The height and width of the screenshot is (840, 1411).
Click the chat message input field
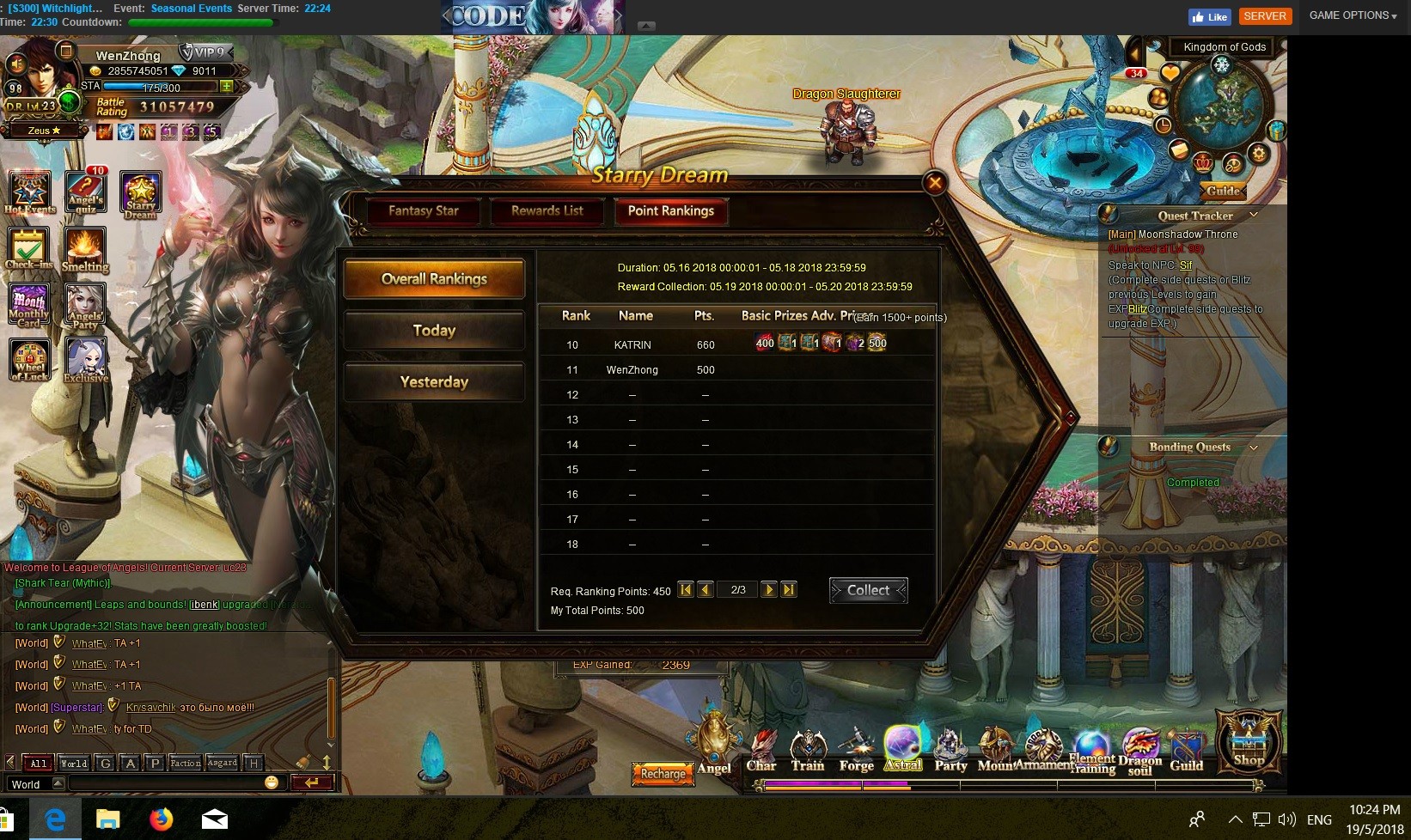click(168, 783)
